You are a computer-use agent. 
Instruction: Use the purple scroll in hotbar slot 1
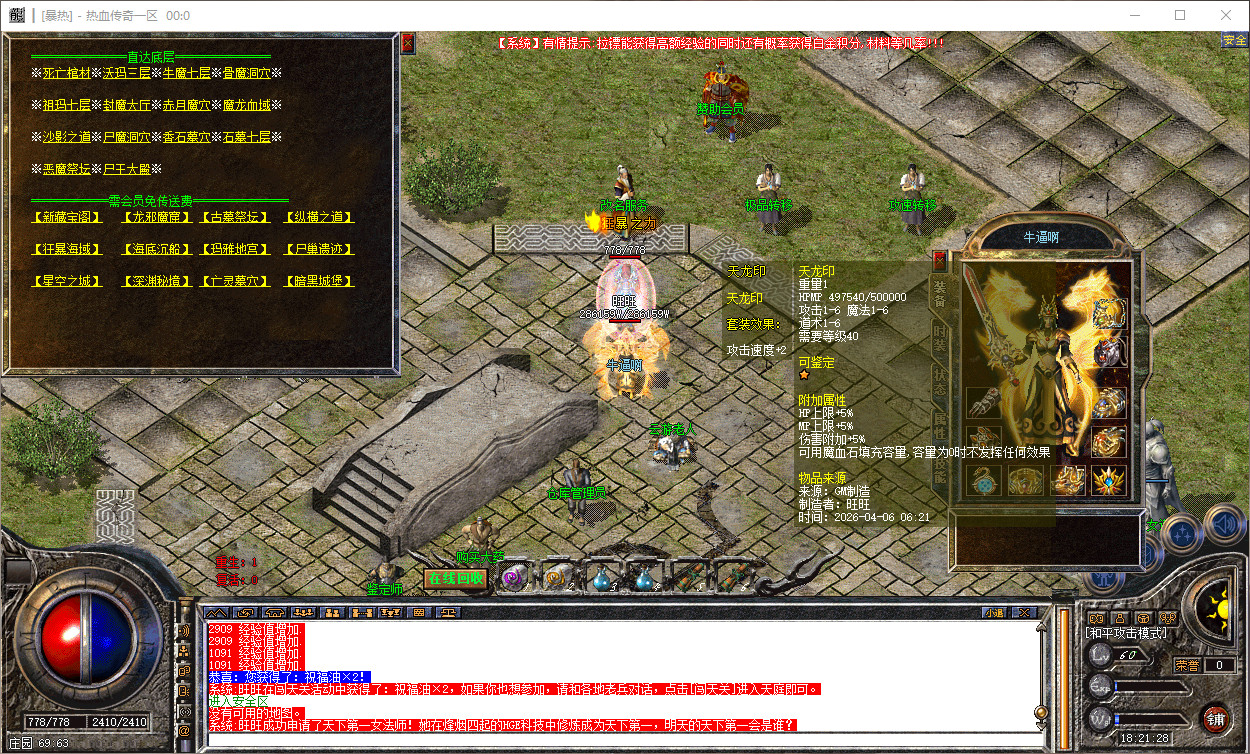(515, 578)
